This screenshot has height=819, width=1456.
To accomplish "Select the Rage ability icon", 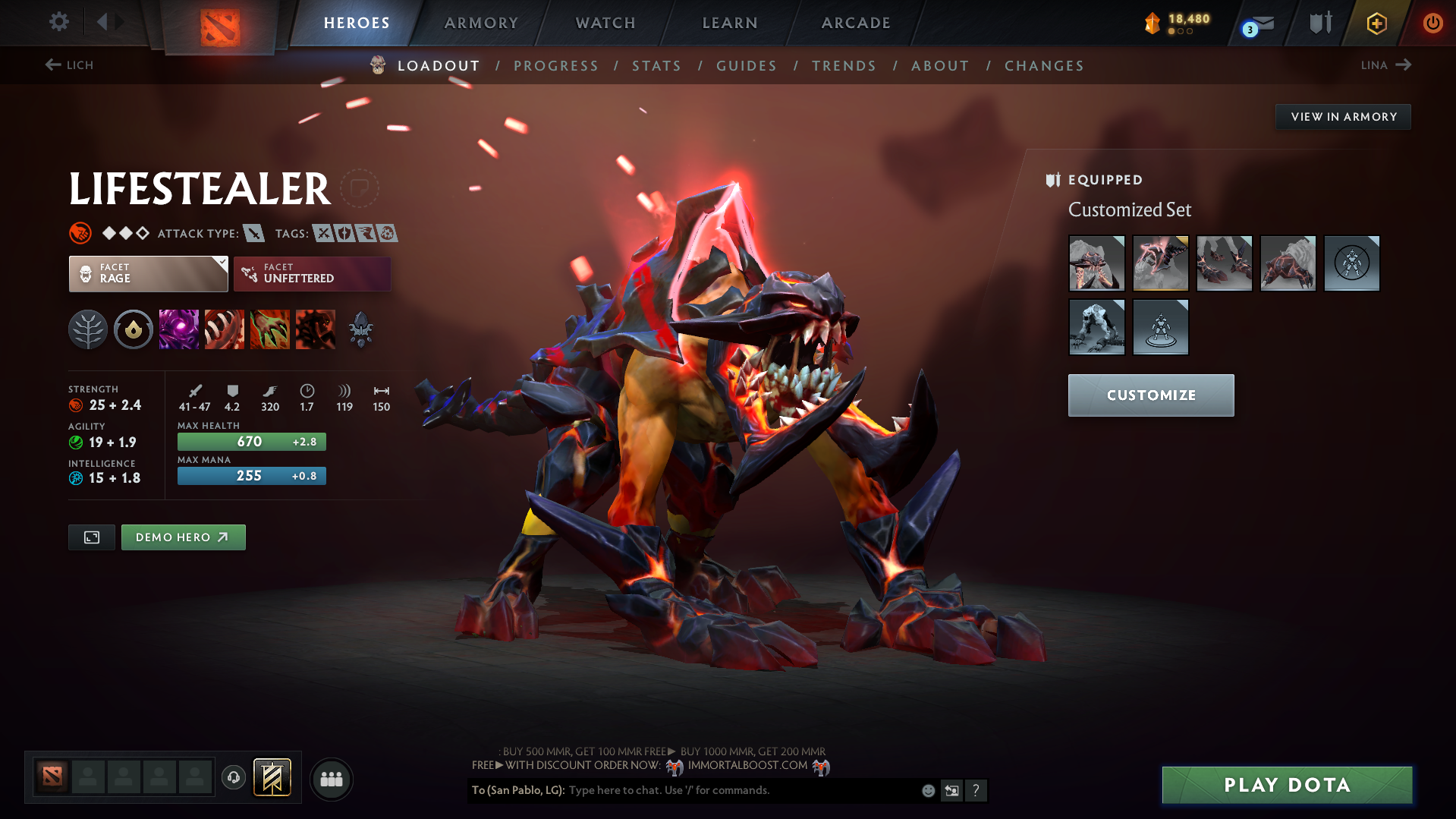I will (x=179, y=329).
